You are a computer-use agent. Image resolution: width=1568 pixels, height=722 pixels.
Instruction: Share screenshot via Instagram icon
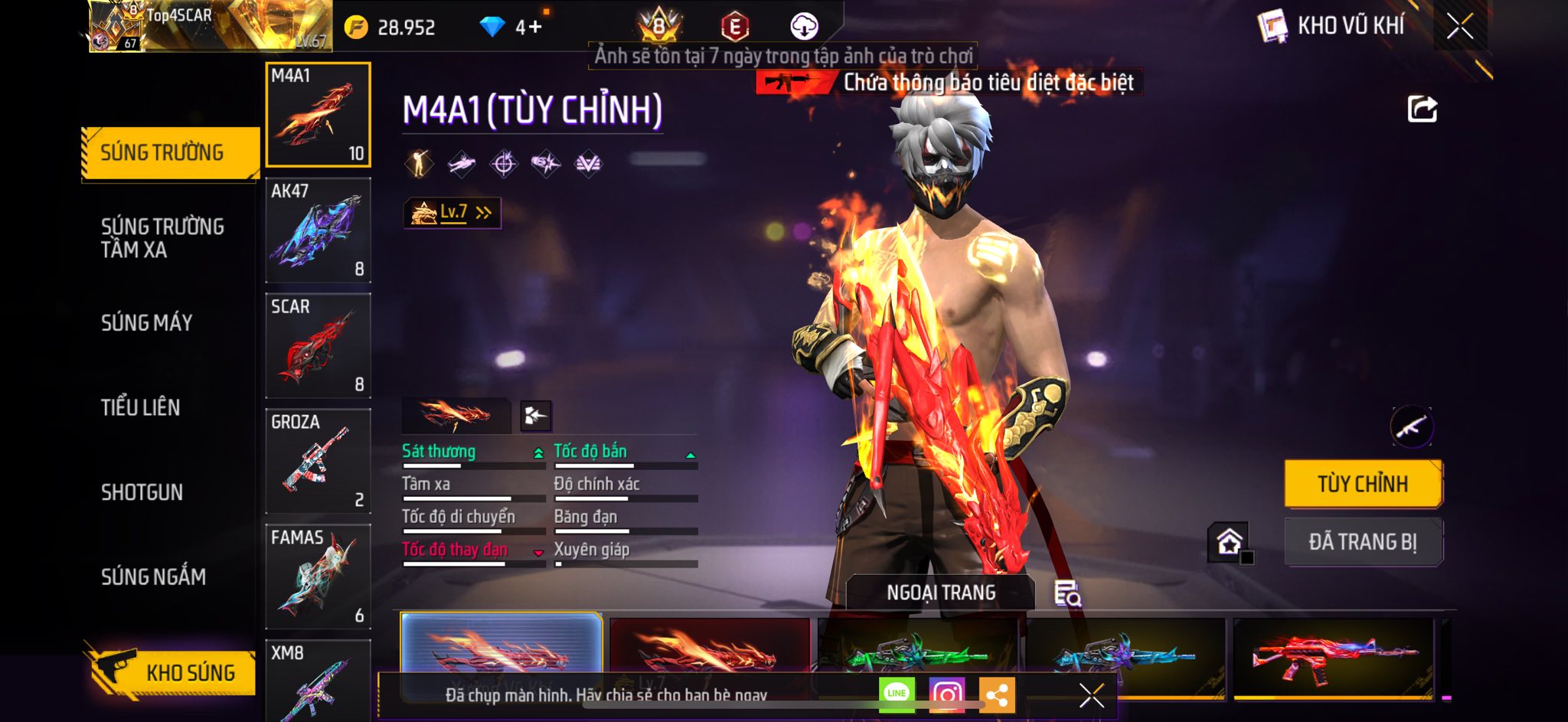(x=947, y=694)
